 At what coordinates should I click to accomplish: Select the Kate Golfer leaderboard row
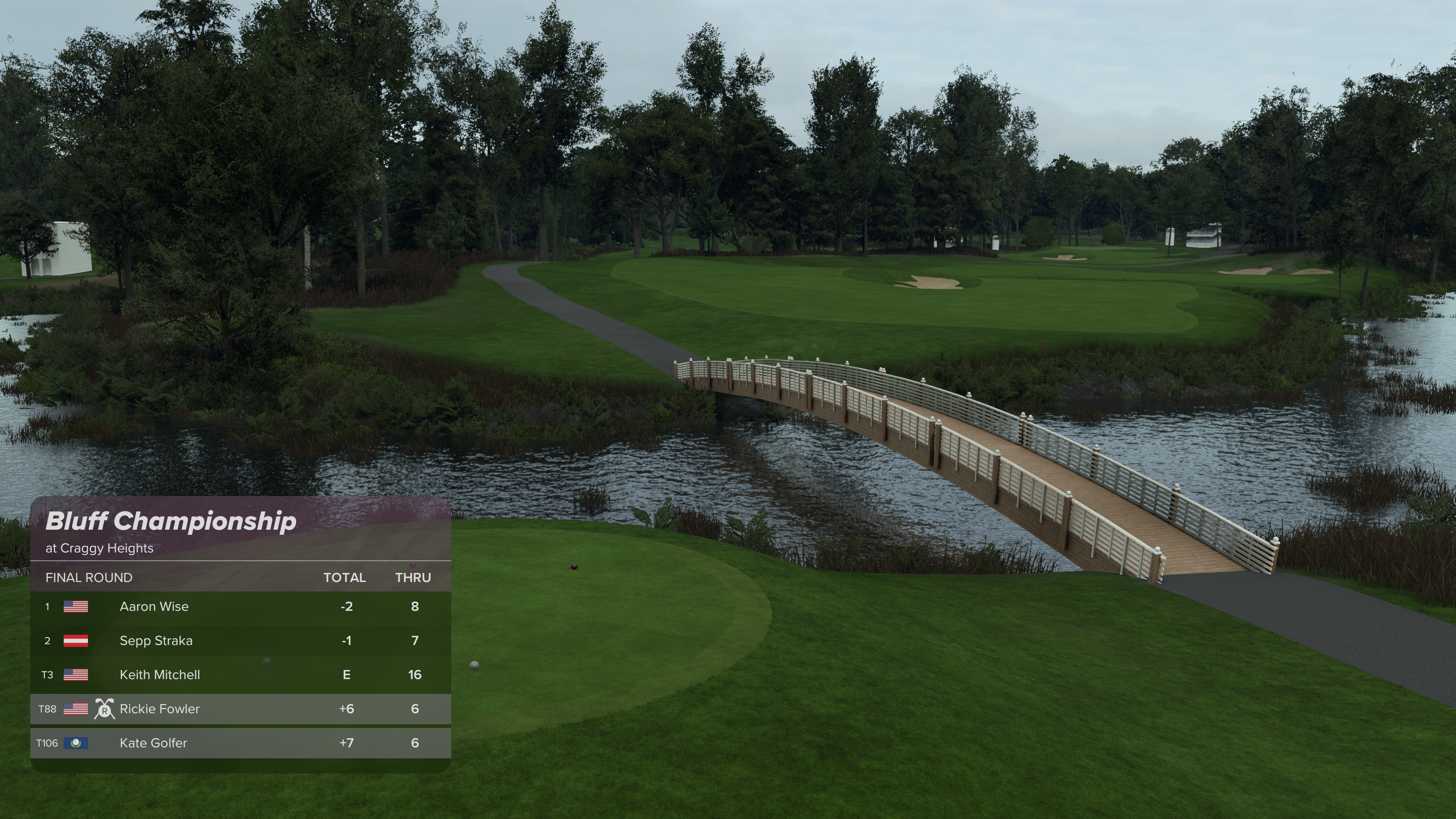coord(240,743)
